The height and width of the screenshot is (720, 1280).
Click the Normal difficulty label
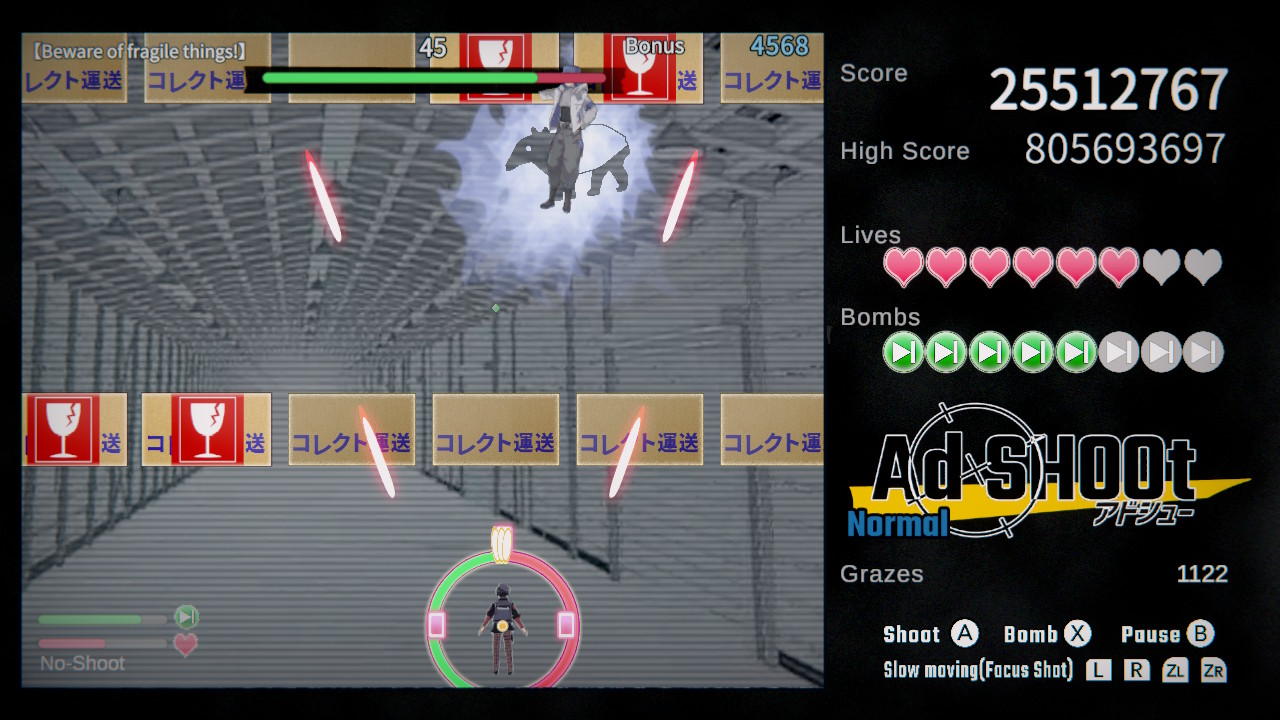(897, 524)
